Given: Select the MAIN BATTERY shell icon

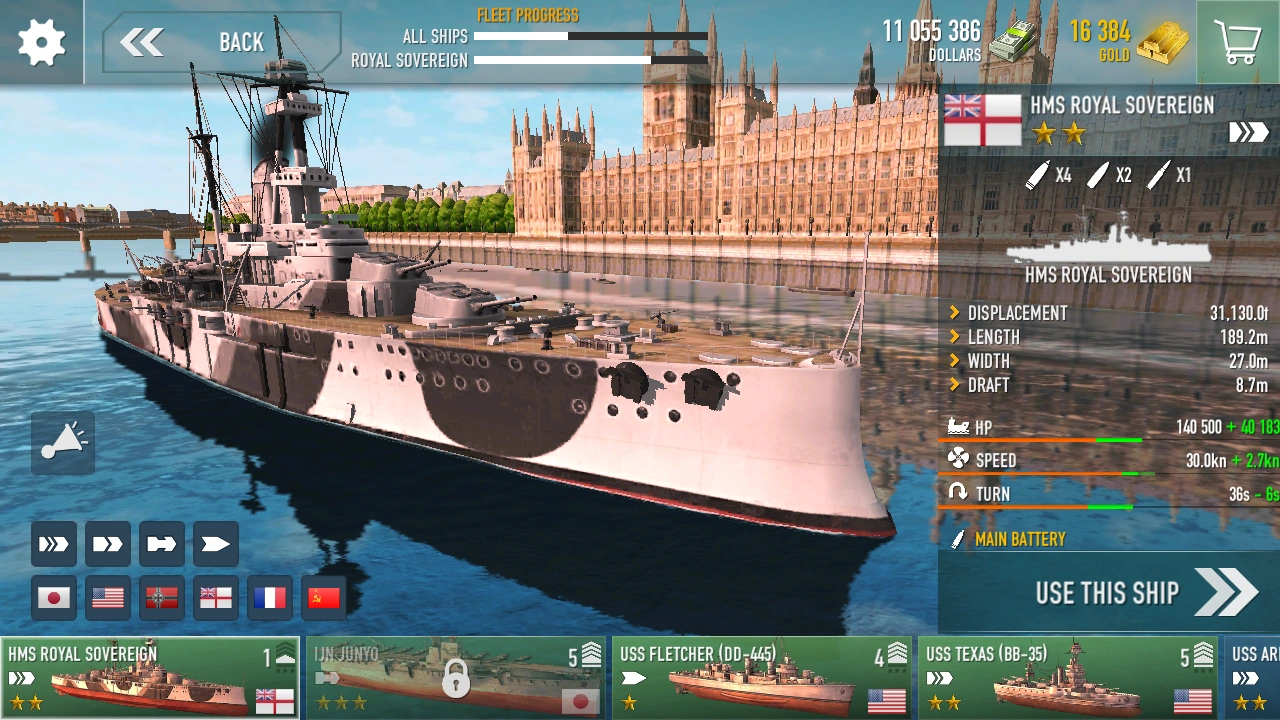Looking at the screenshot, I should point(957,540).
